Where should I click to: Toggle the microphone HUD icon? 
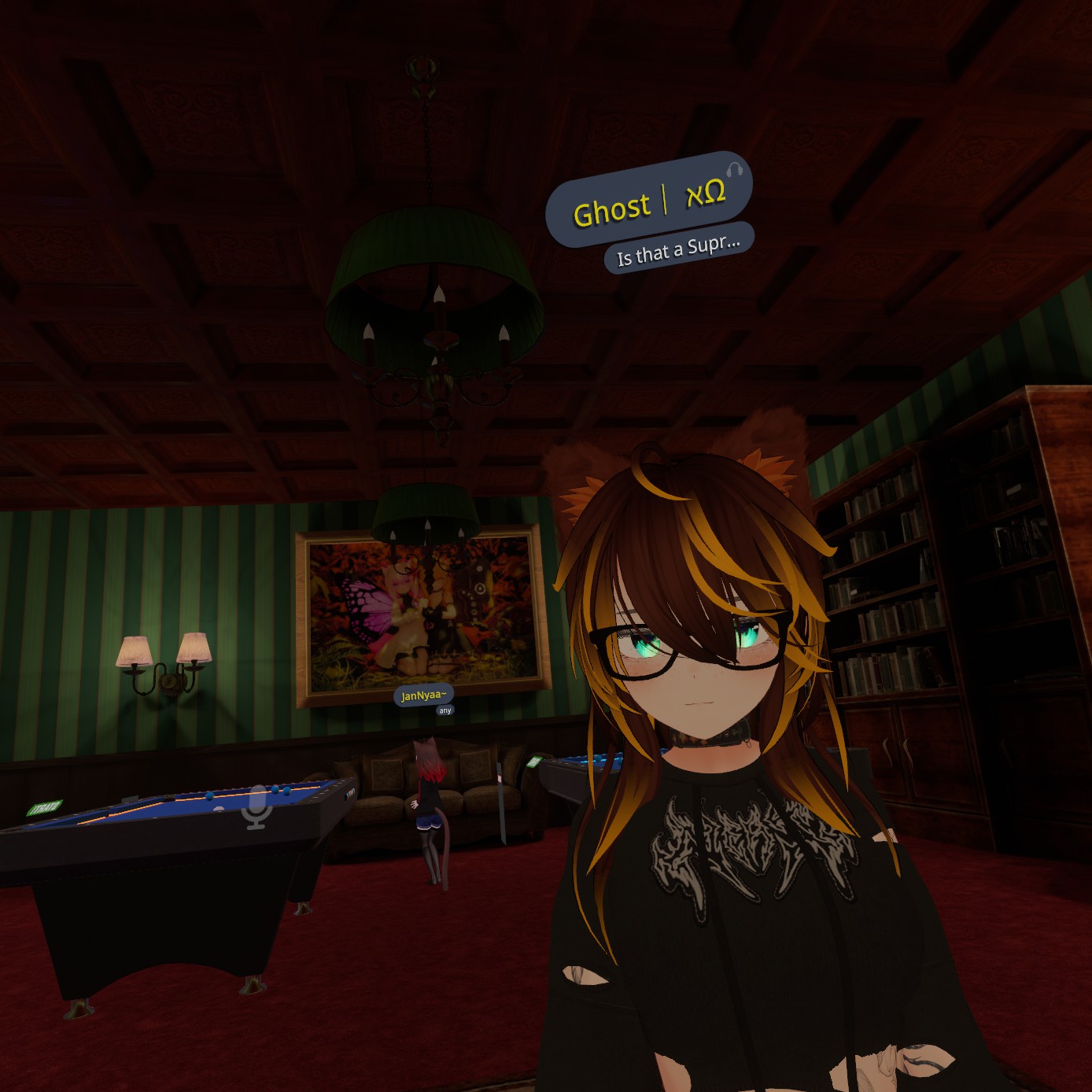[256, 807]
